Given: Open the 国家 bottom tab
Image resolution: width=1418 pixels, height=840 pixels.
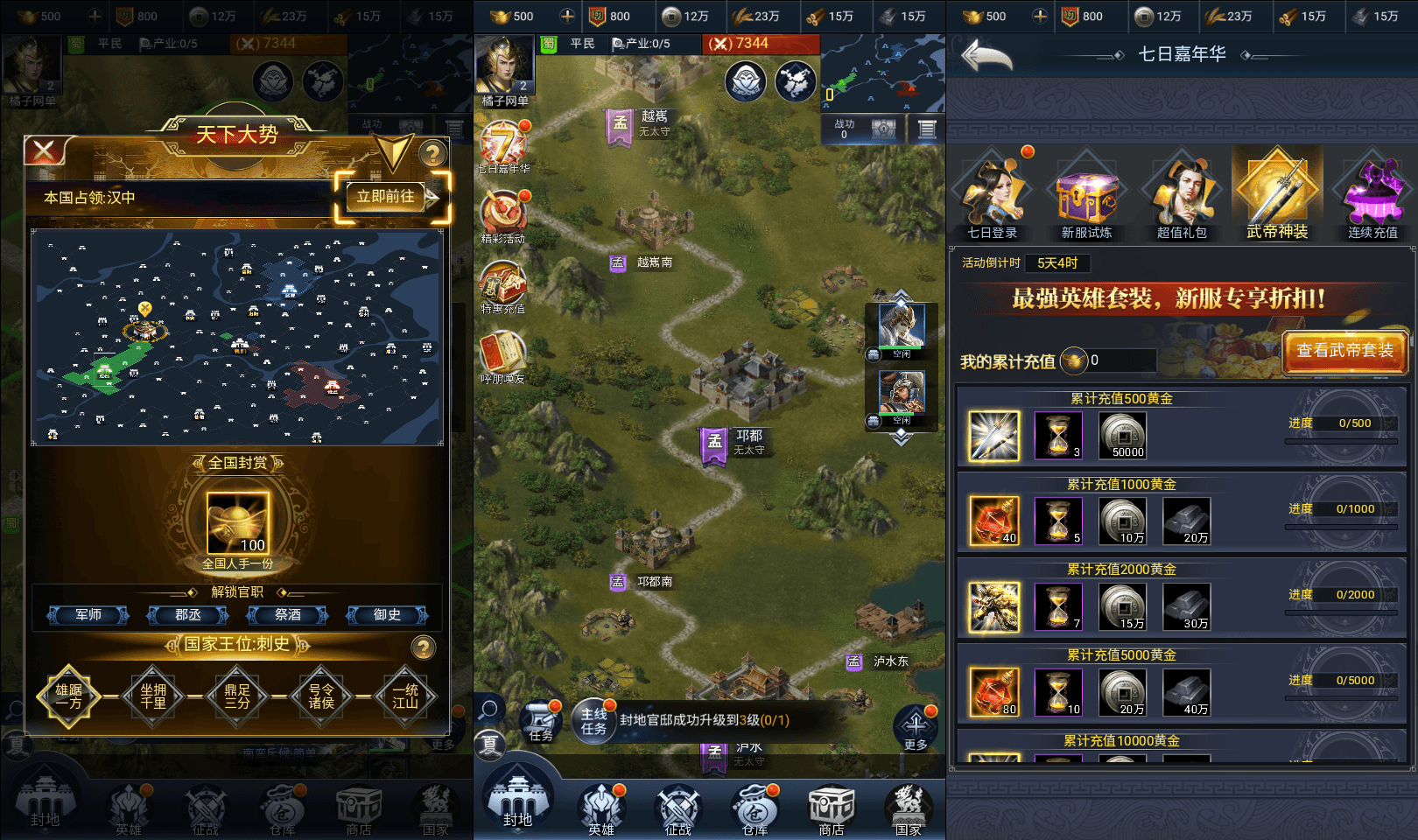Looking at the screenshot, I should click(908, 808).
